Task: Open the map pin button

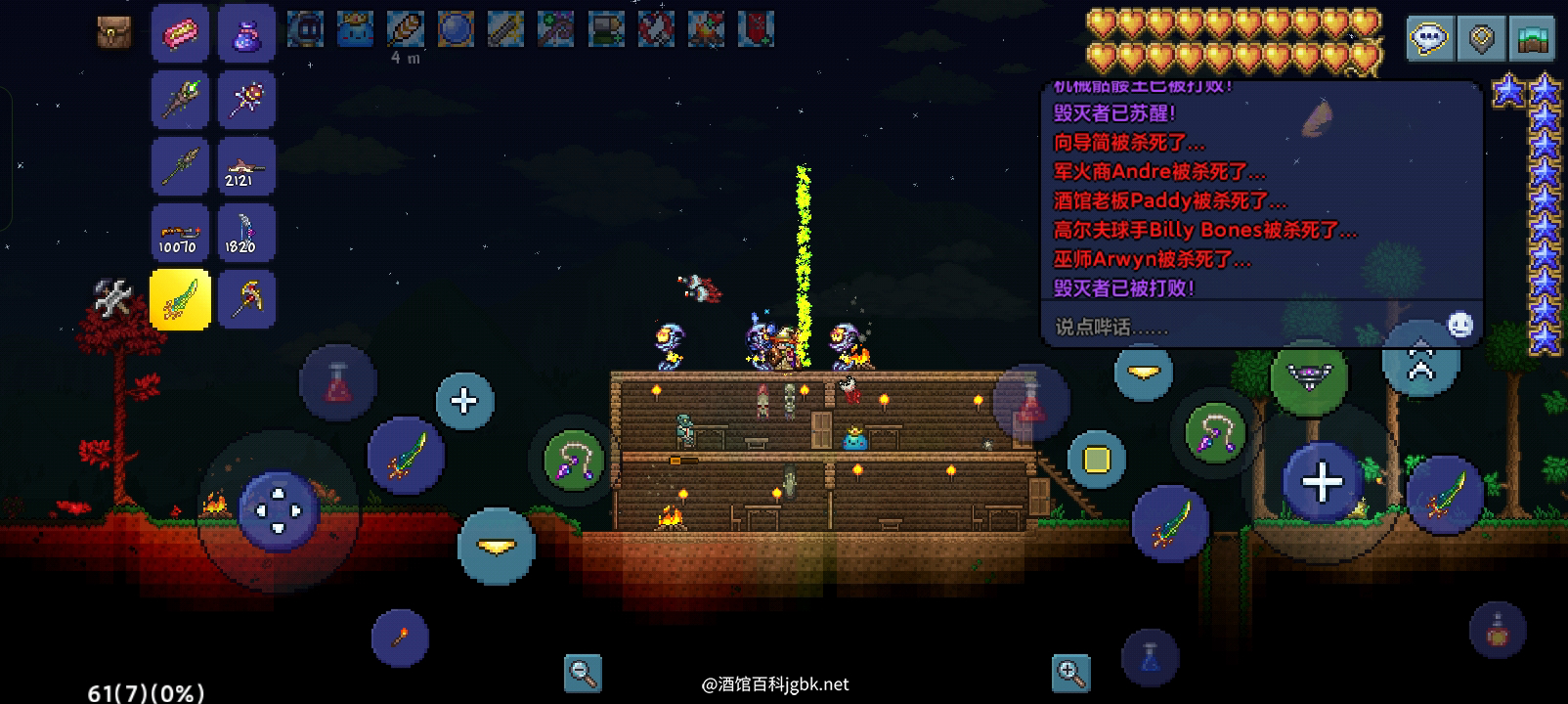Action: [1482, 39]
